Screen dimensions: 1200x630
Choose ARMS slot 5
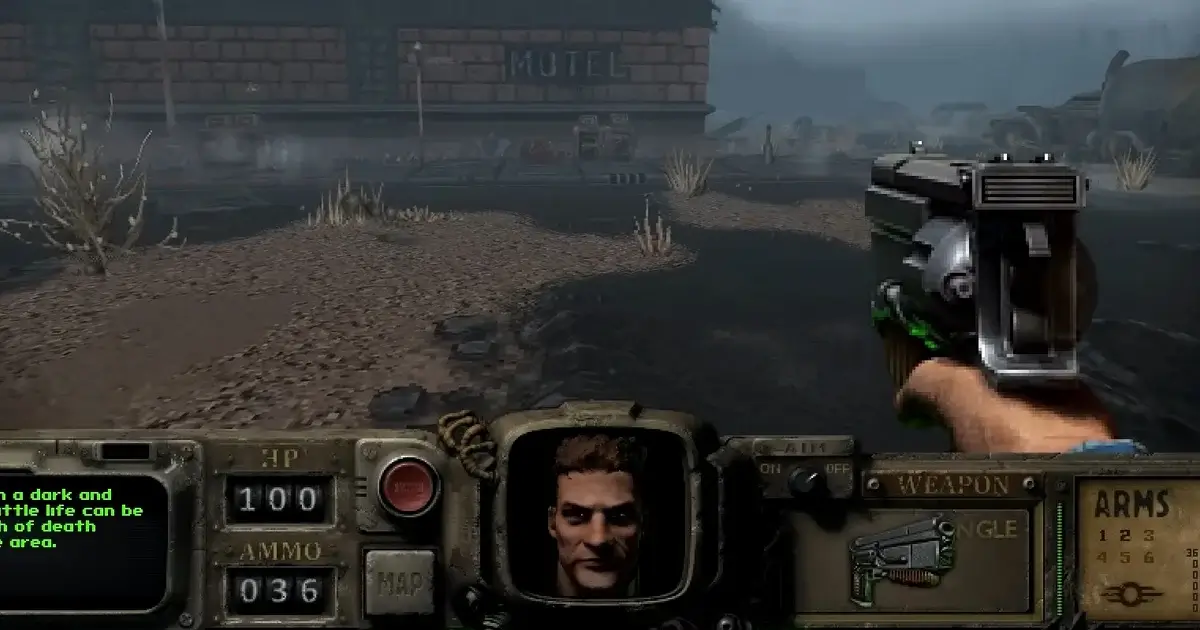pos(1125,557)
